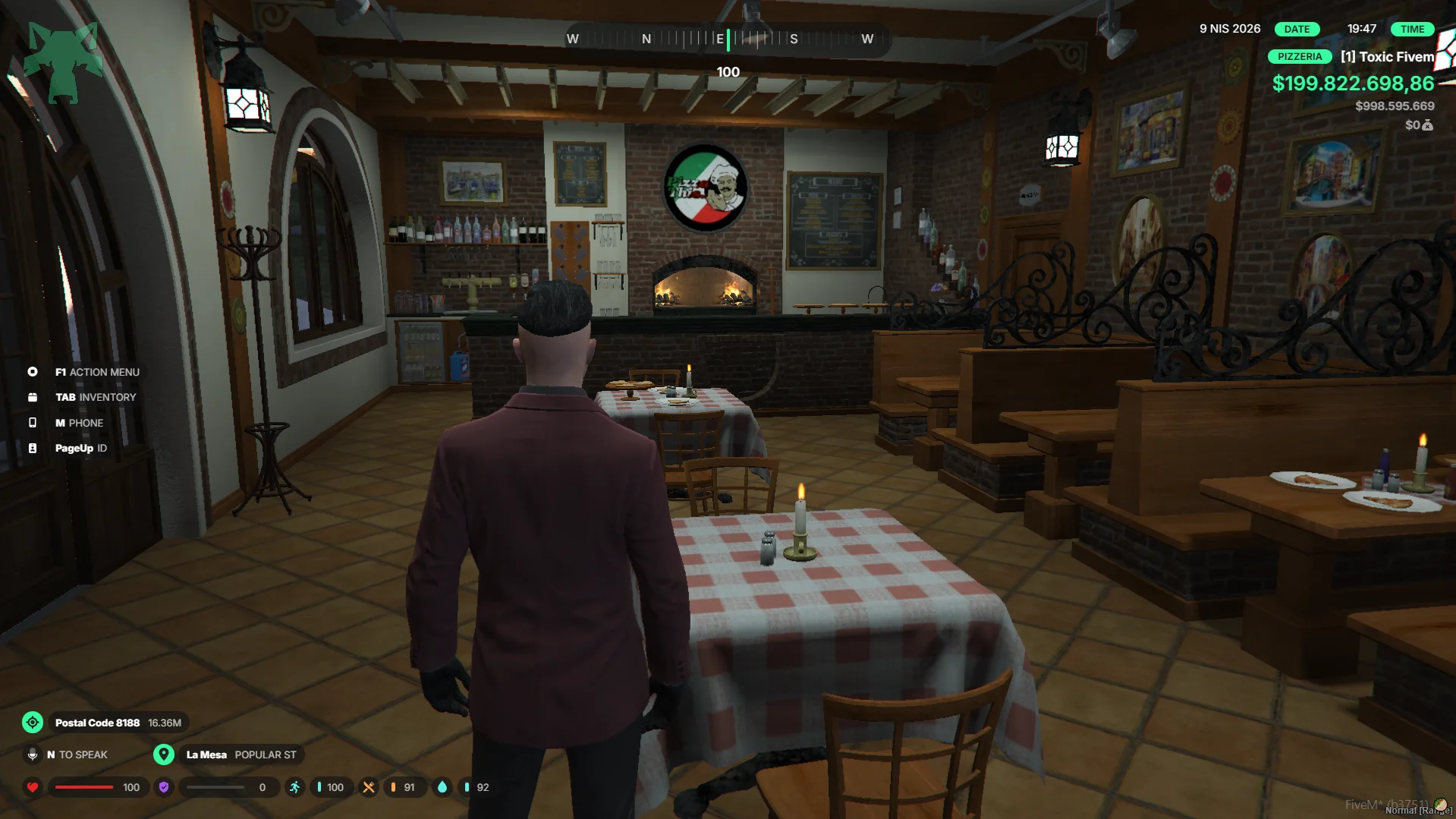Click the green DATE badge

tap(1297, 29)
